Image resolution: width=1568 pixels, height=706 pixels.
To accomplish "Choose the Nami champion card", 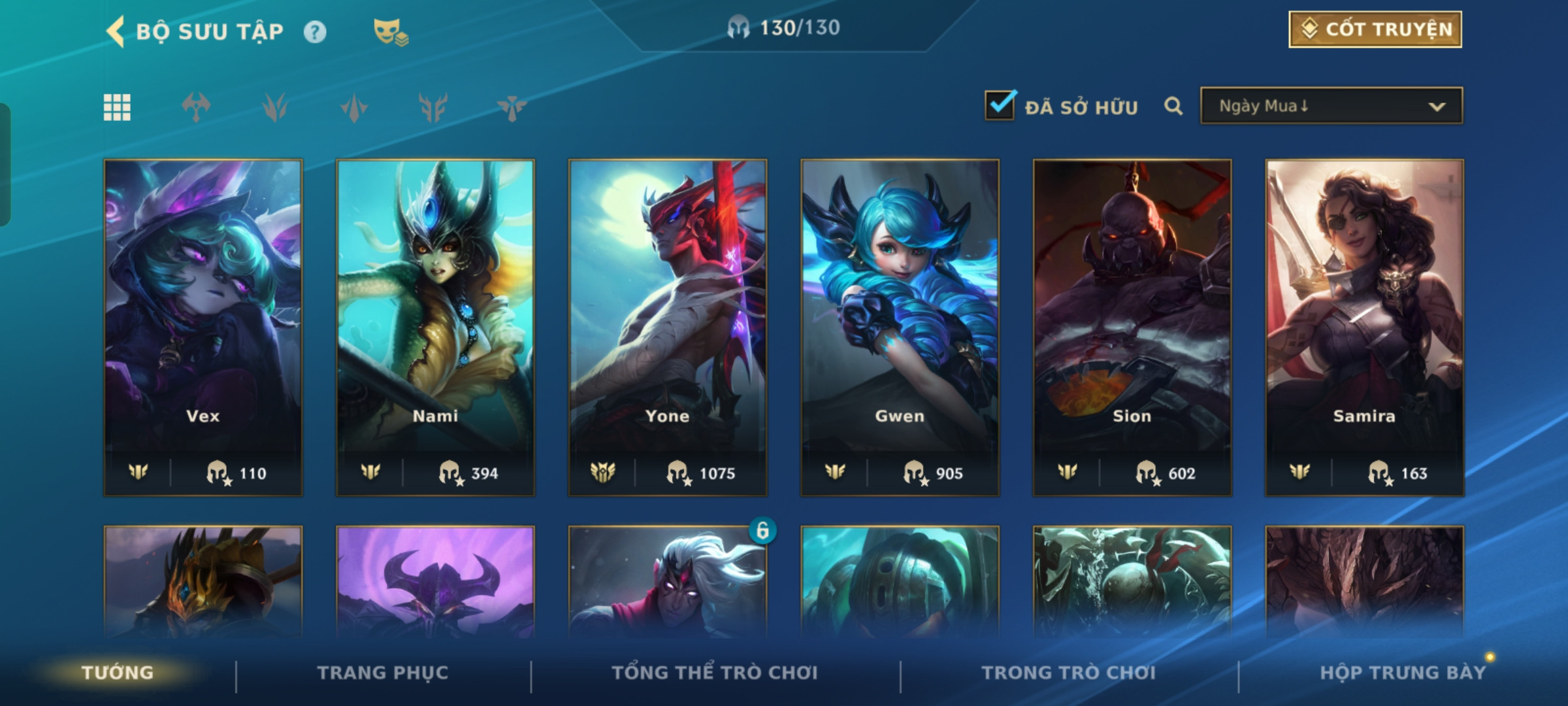I will click(435, 327).
